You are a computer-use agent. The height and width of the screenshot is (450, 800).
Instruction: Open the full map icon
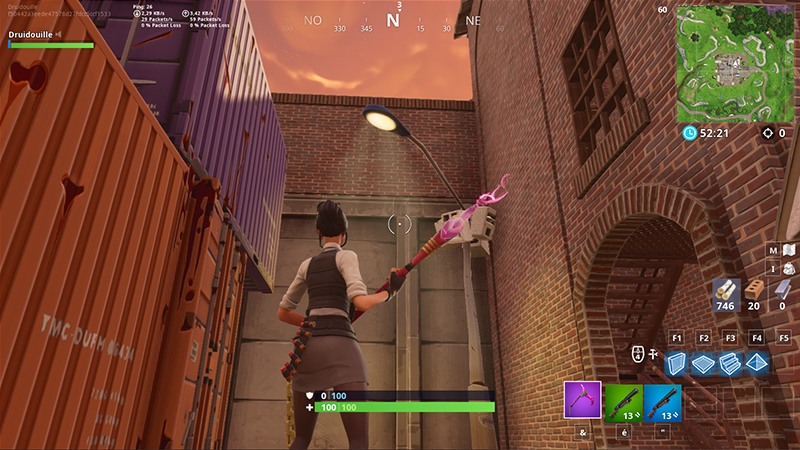pyautogui.click(x=789, y=250)
